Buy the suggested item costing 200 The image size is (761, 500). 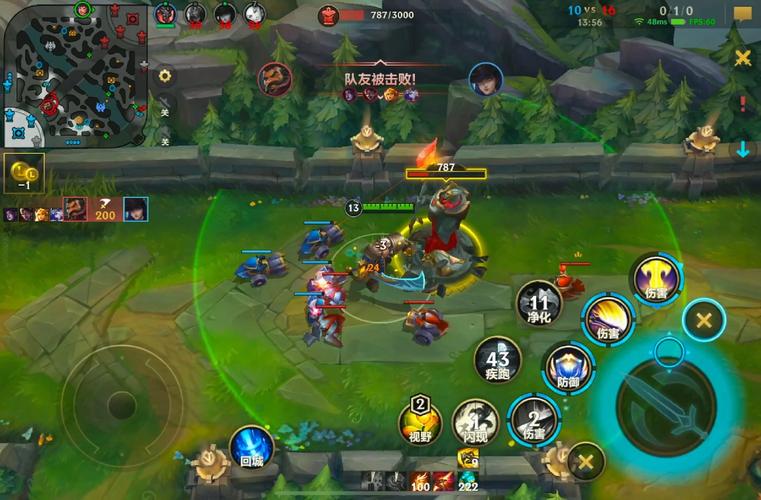pos(105,209)
